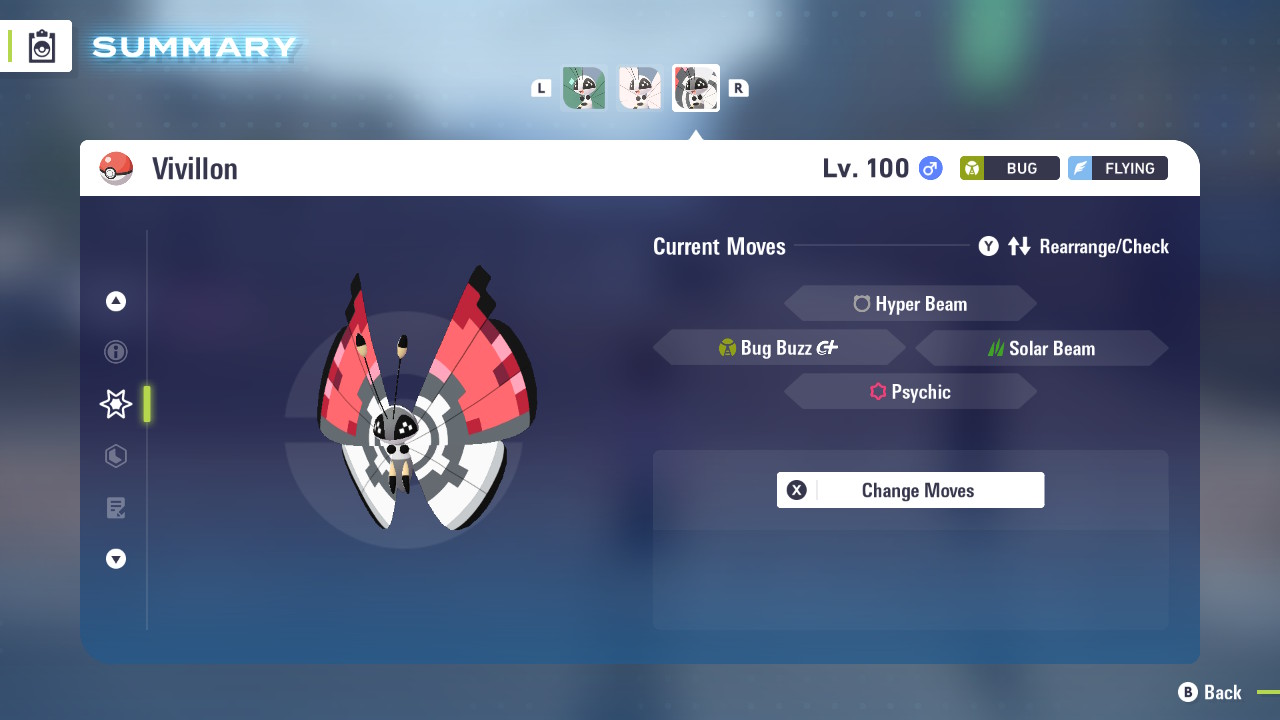Click the FLYING type badge
1280x720 pixels.
click(1117, 168)
